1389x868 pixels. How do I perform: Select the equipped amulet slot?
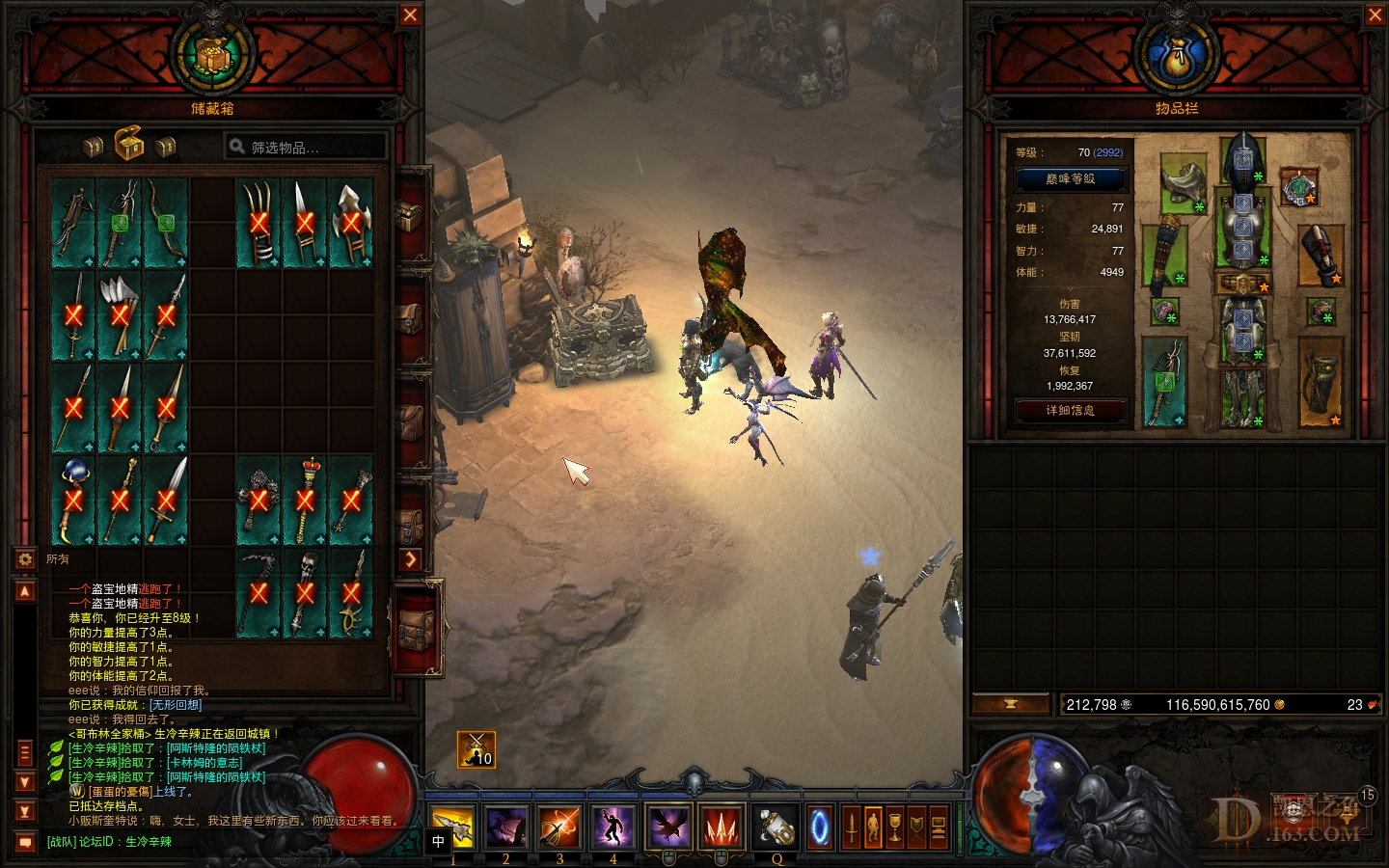click(x=1298, y=186)
